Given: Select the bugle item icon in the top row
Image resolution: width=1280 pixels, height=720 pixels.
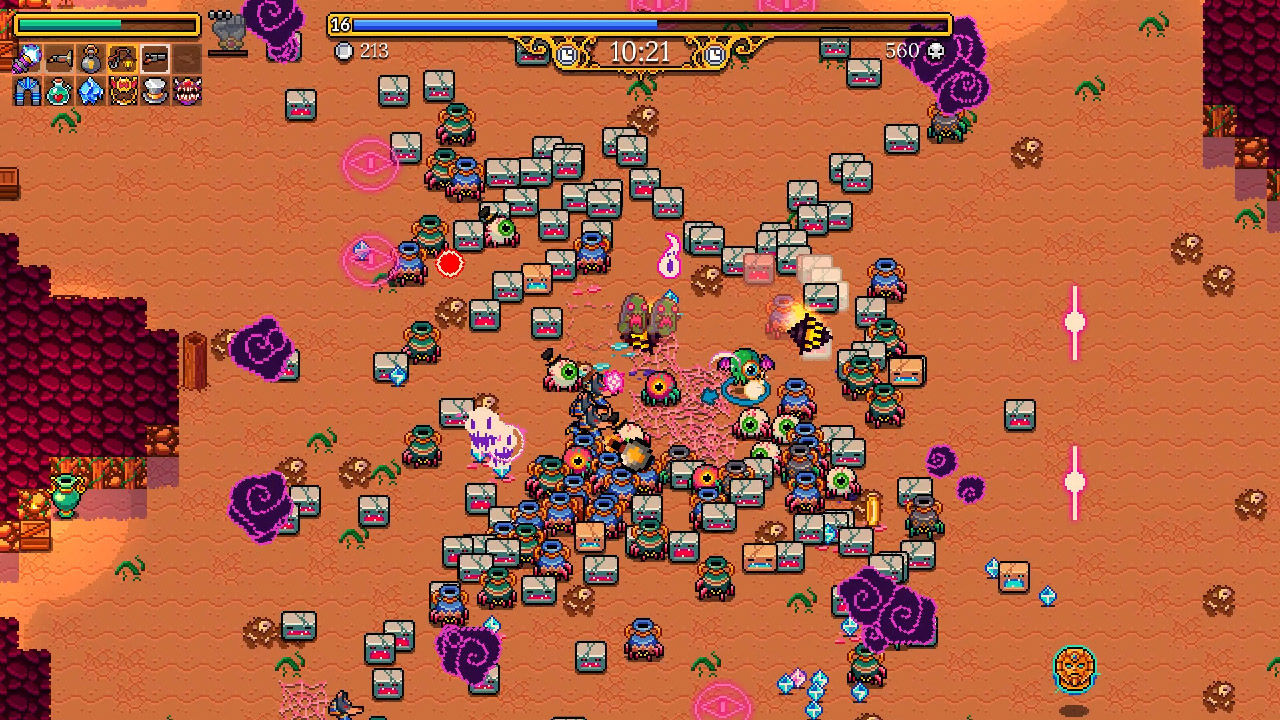Looking at the screenshot, I should pos(59,58).
